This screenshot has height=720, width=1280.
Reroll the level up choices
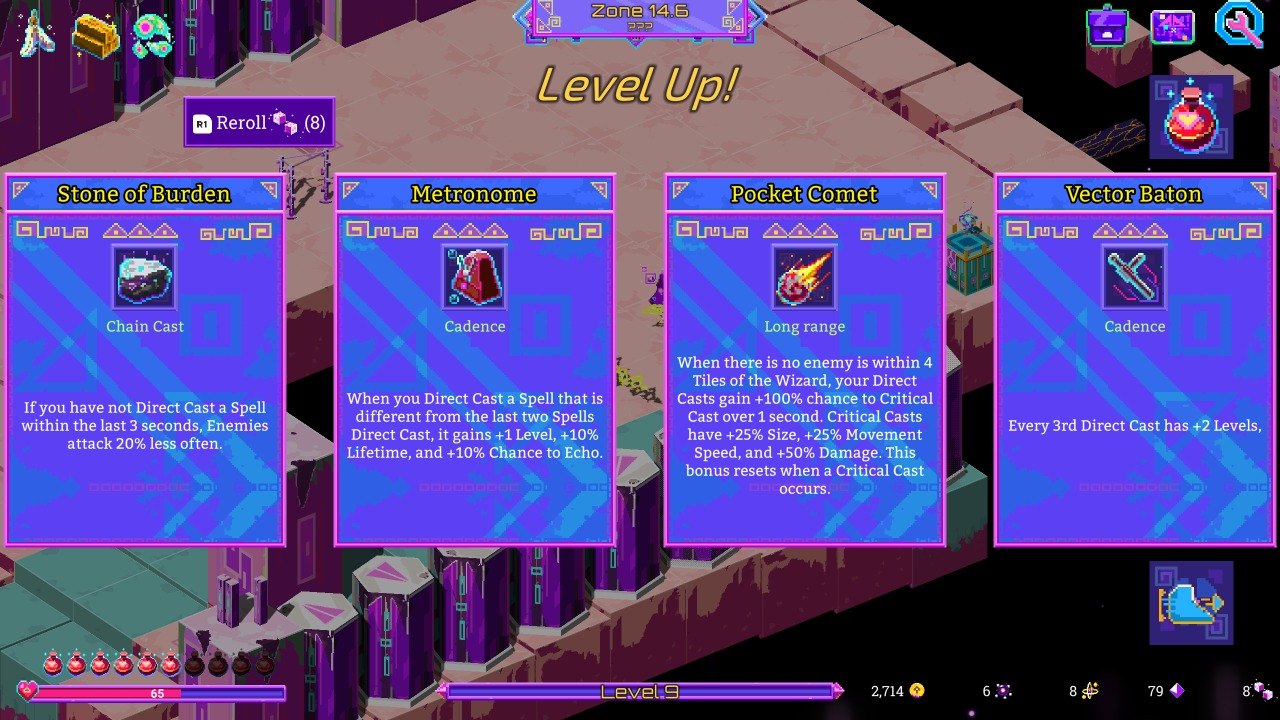click(x=259, y=123)
